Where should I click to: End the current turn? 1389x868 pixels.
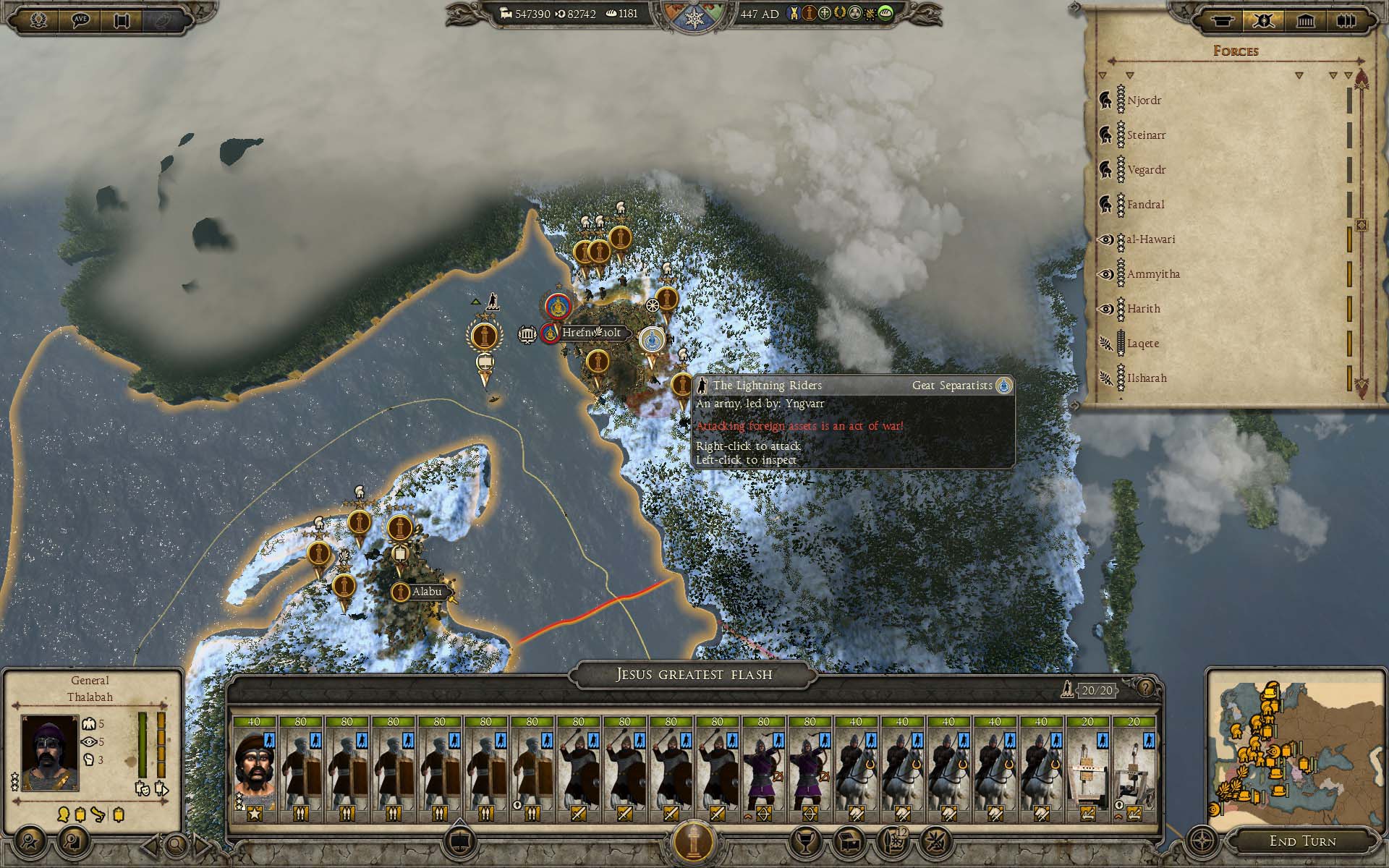[x=1302, y=841]
